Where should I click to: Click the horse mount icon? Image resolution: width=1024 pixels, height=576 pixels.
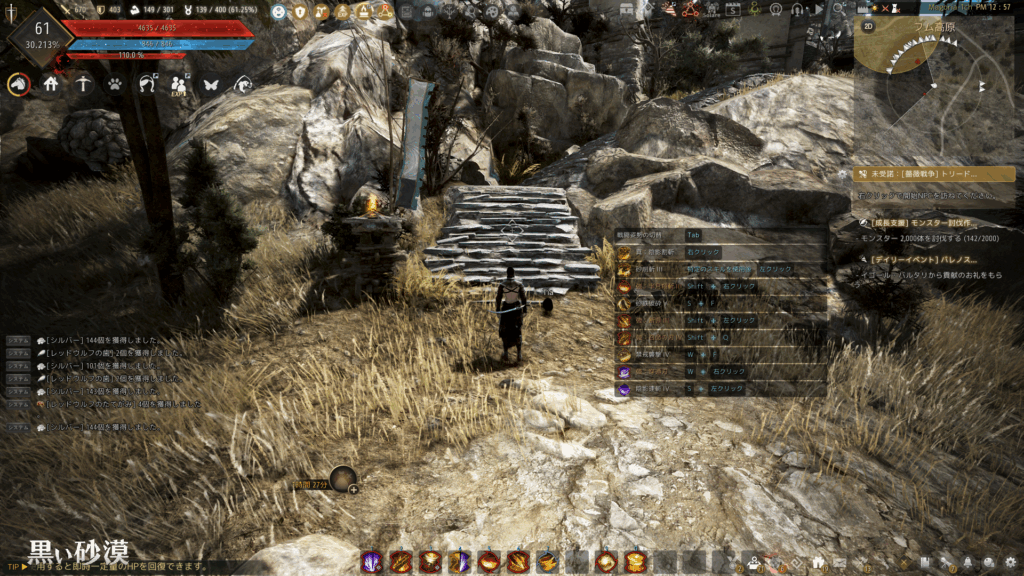(18, 85)
